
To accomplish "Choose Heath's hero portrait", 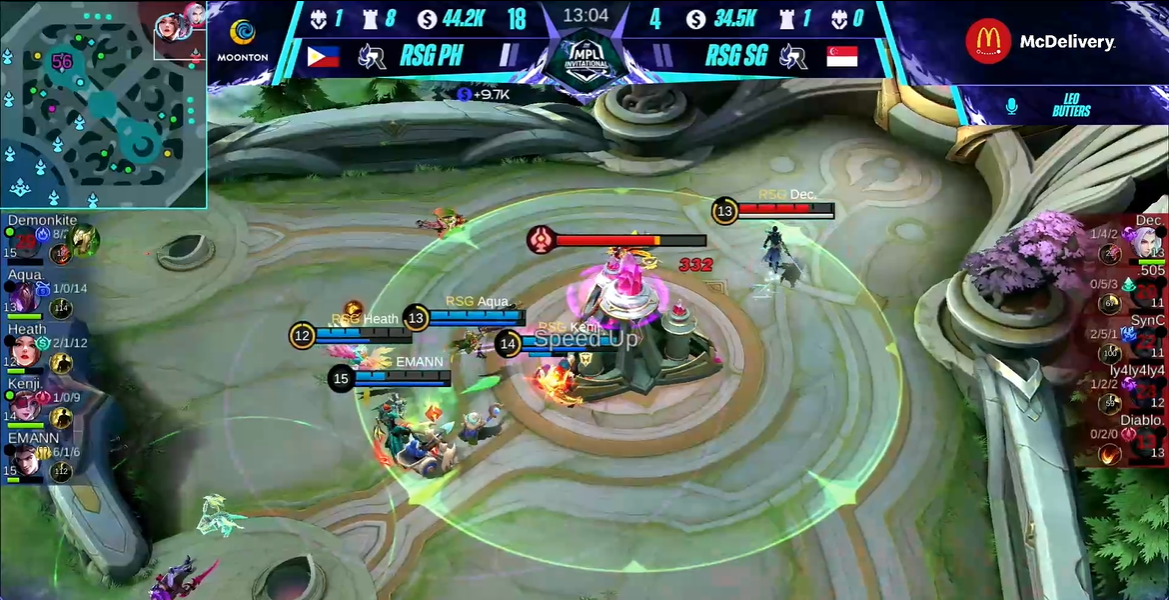I will coord(24,350).
